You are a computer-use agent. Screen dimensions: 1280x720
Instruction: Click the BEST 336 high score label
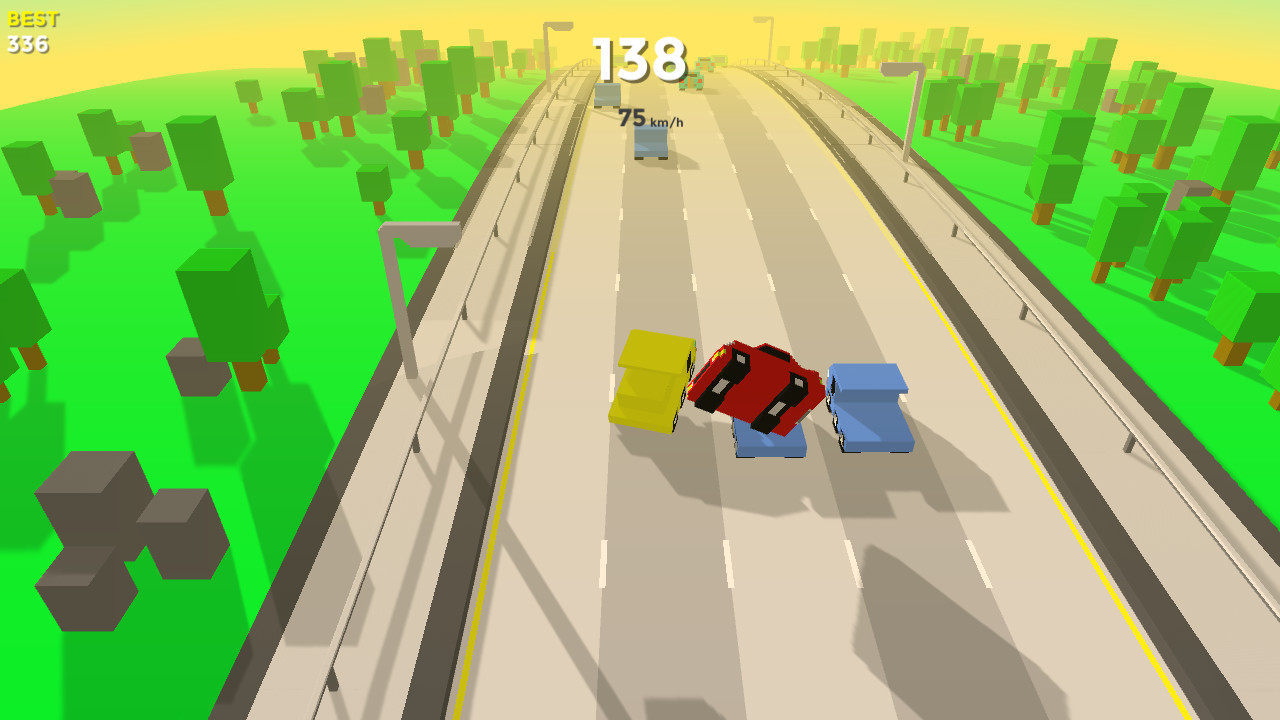[30, 30]
